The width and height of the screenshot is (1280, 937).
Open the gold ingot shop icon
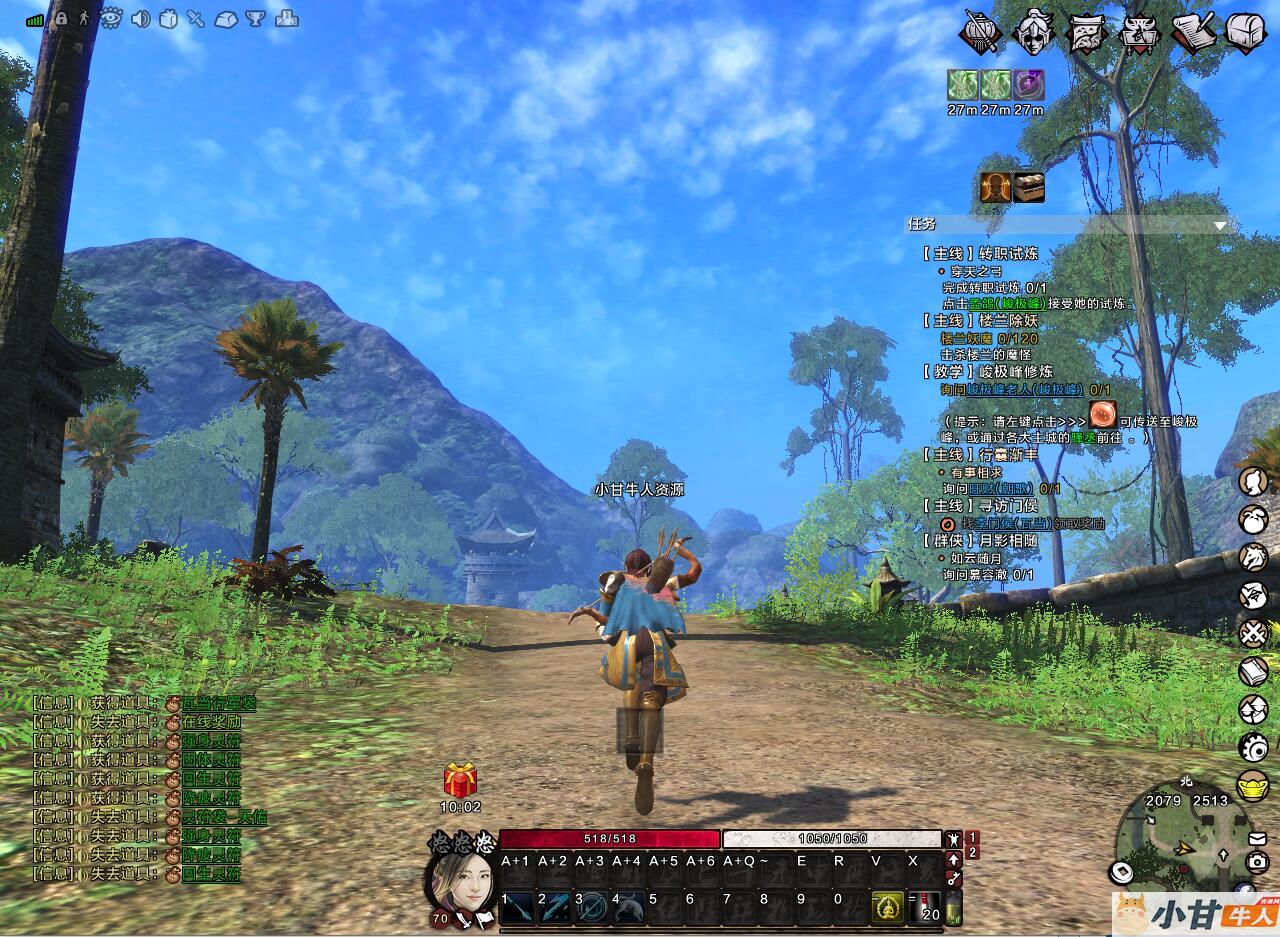pos(1253,785)
